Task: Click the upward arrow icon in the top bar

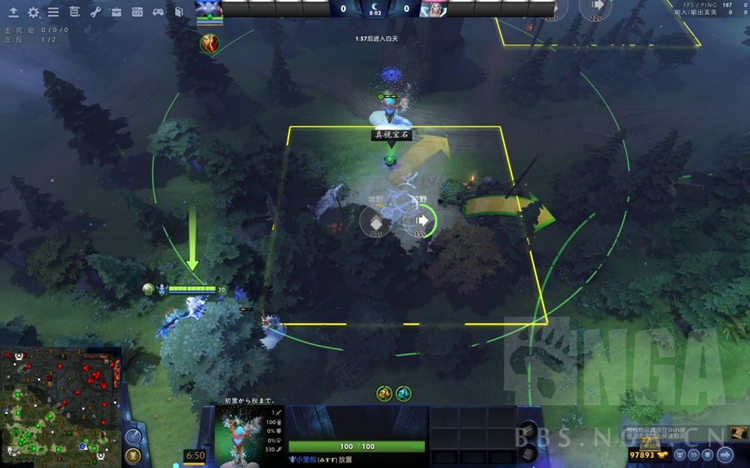Action: tap(13, 12)
